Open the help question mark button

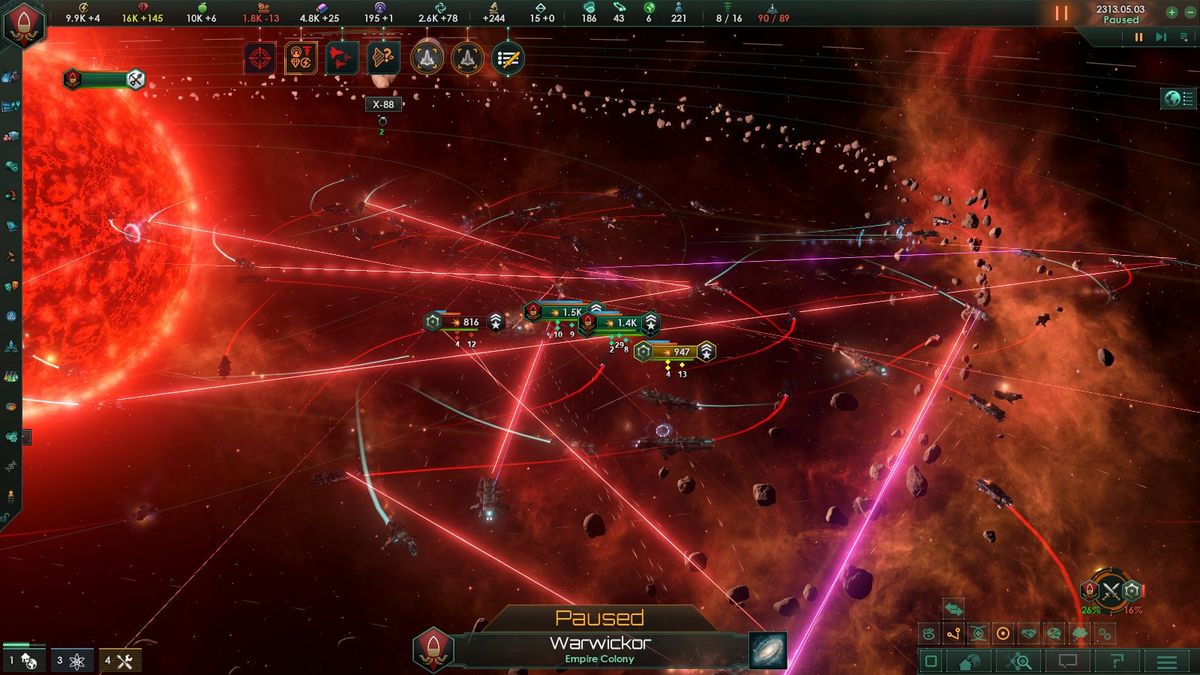click(1117, 661)
